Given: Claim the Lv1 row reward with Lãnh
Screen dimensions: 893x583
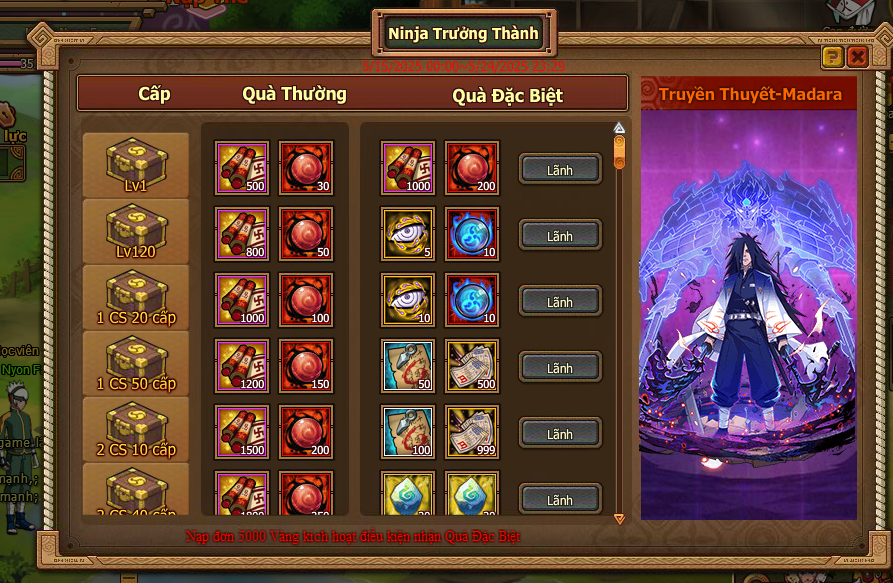Looking at the screenshot, I should pyautogui.click(x=560, y=170).
